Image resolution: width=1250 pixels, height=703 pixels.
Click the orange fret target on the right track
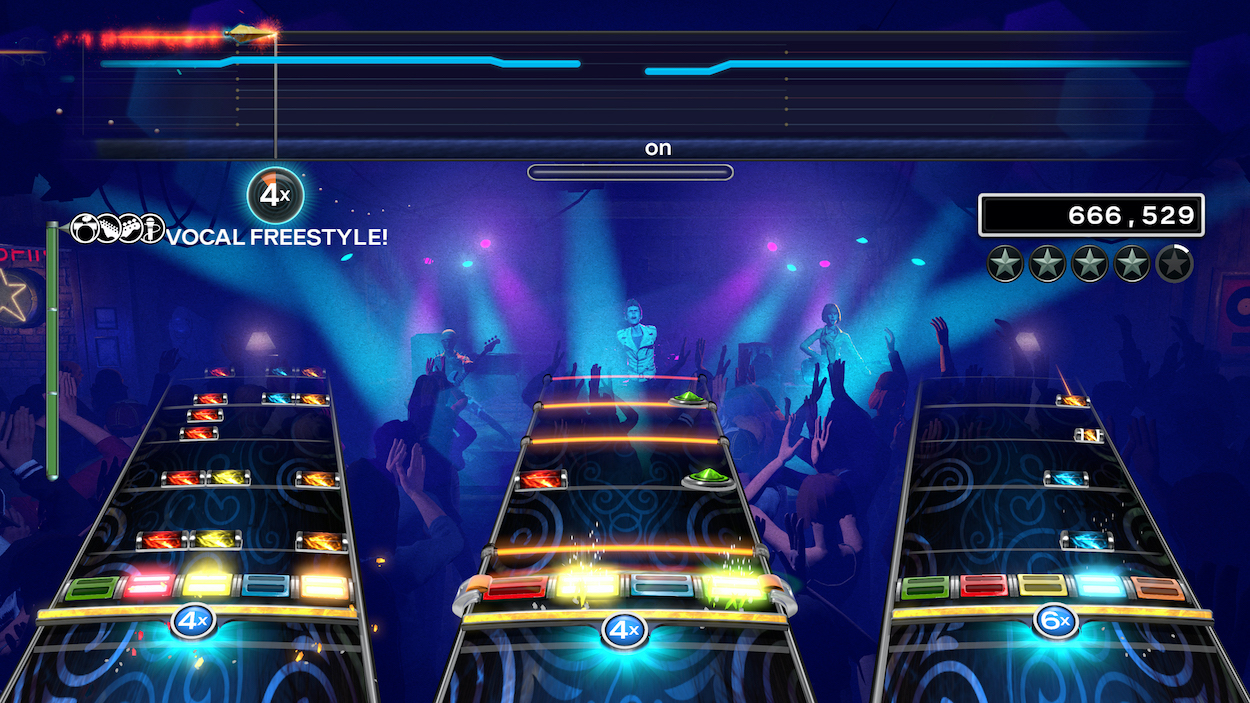coord(1158,588)
